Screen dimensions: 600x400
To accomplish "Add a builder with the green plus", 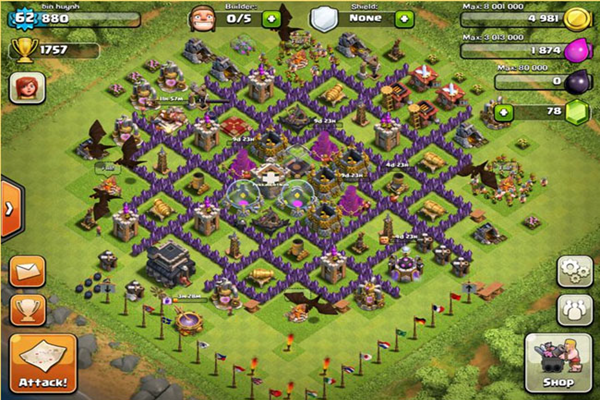I will [x=271, y=19].
